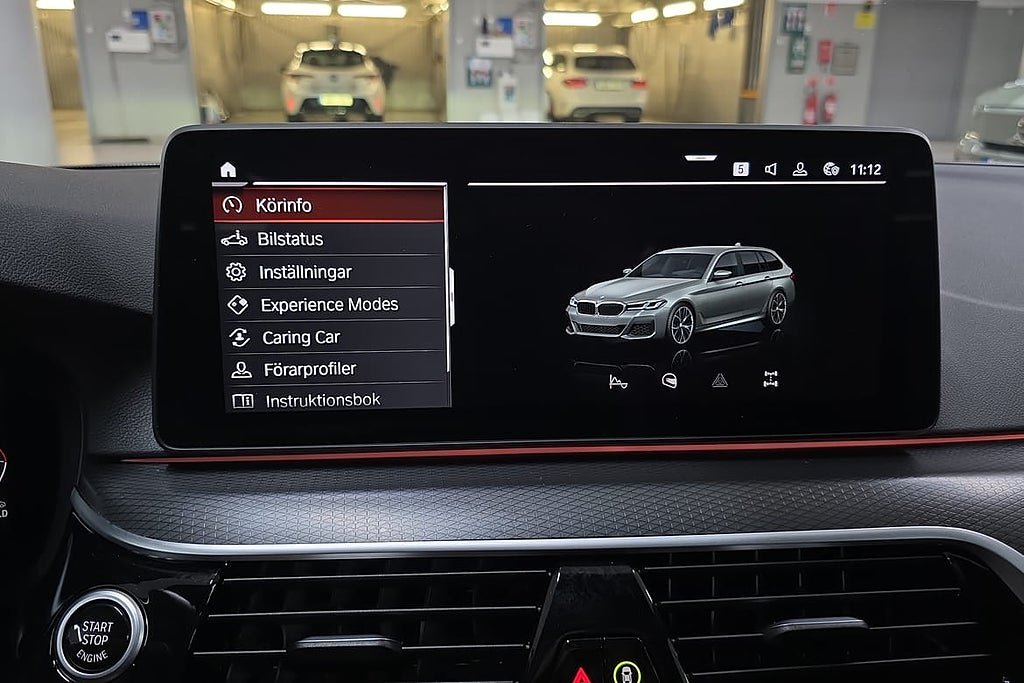Go to Inställningar settings
Screen dimensions: 1024x683
pyautogui.click(x=329, y=272)
